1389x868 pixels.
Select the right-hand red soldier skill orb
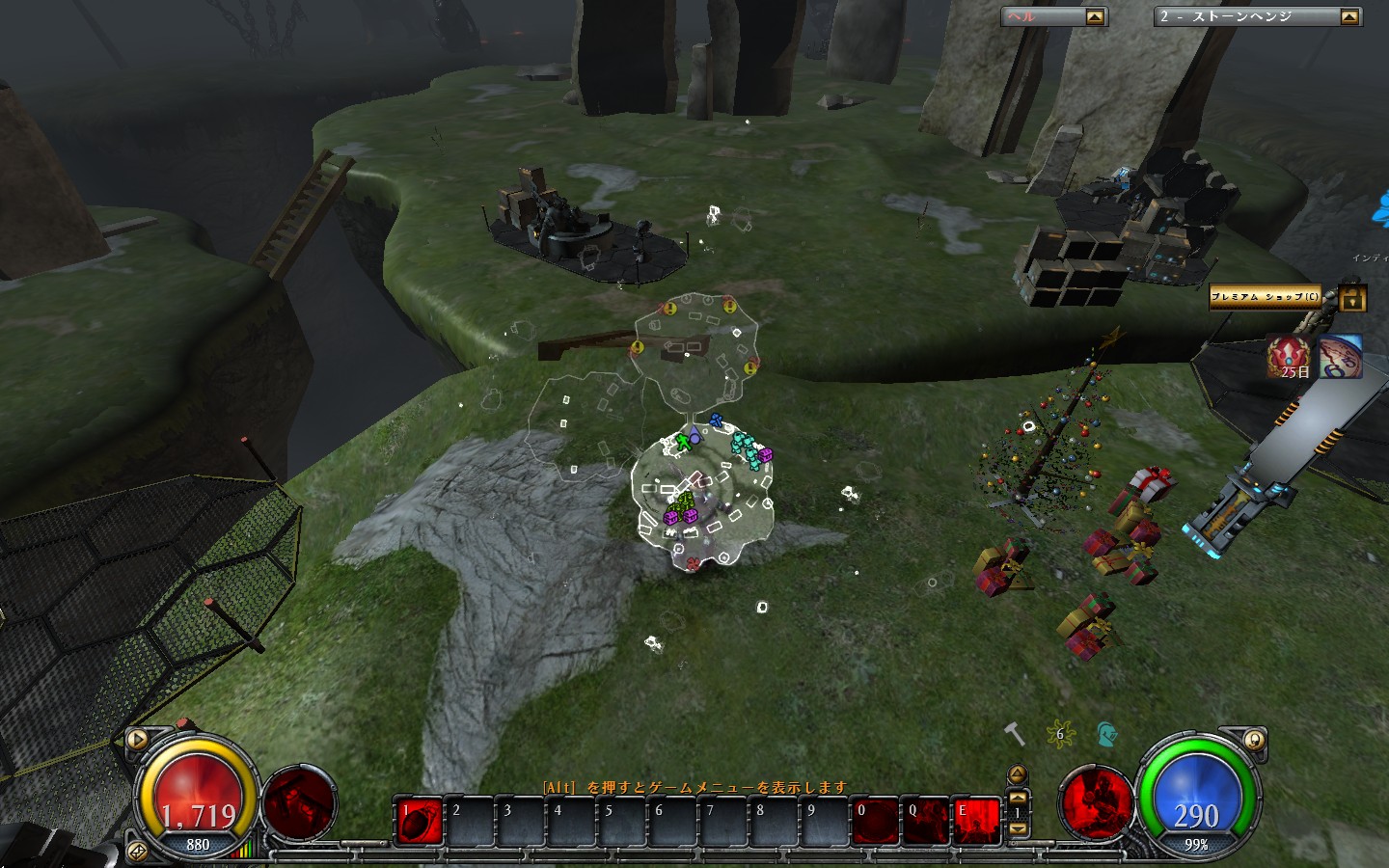[1096, 802]
